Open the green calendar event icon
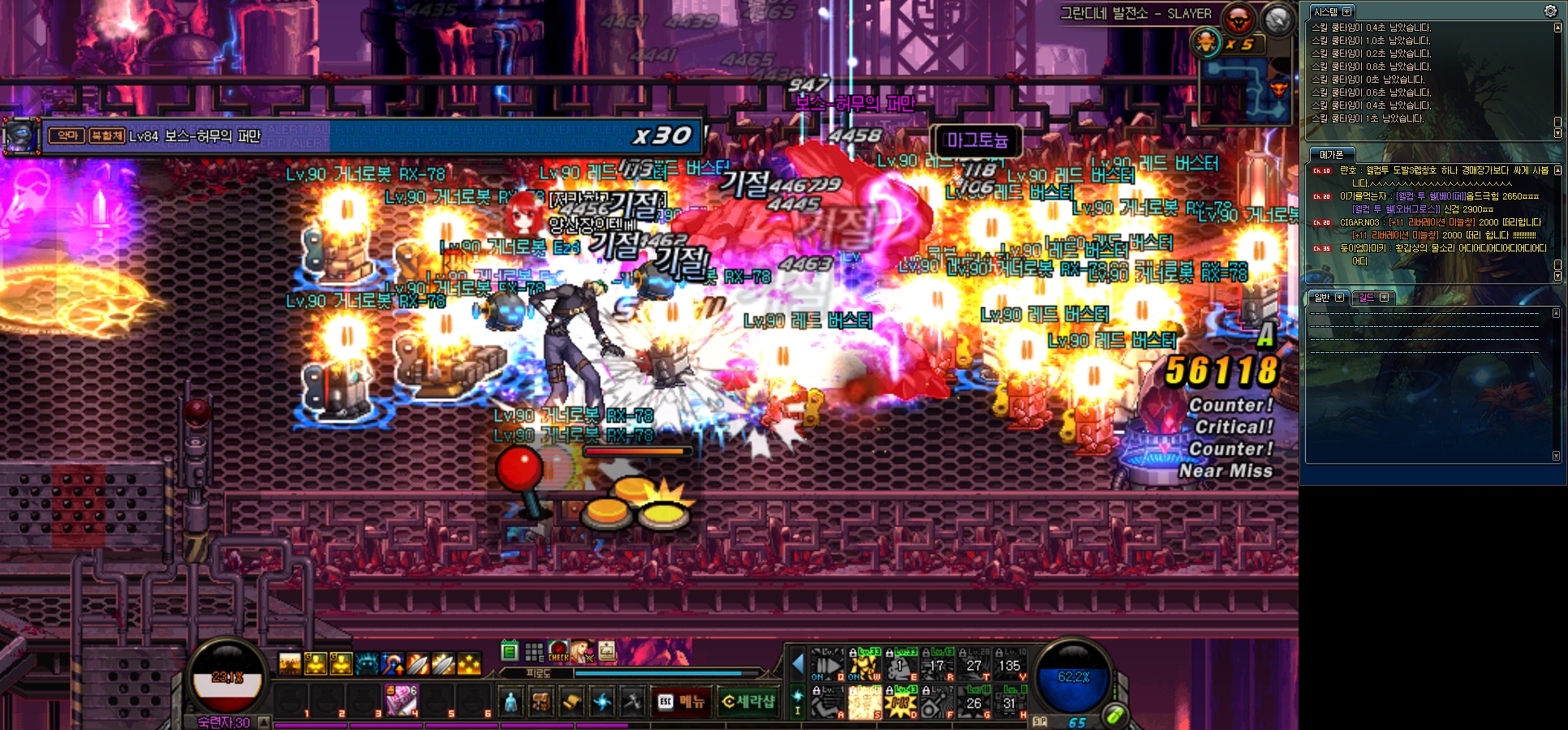The height and width of the screenshot is (730, 1568). pos(510,651)
